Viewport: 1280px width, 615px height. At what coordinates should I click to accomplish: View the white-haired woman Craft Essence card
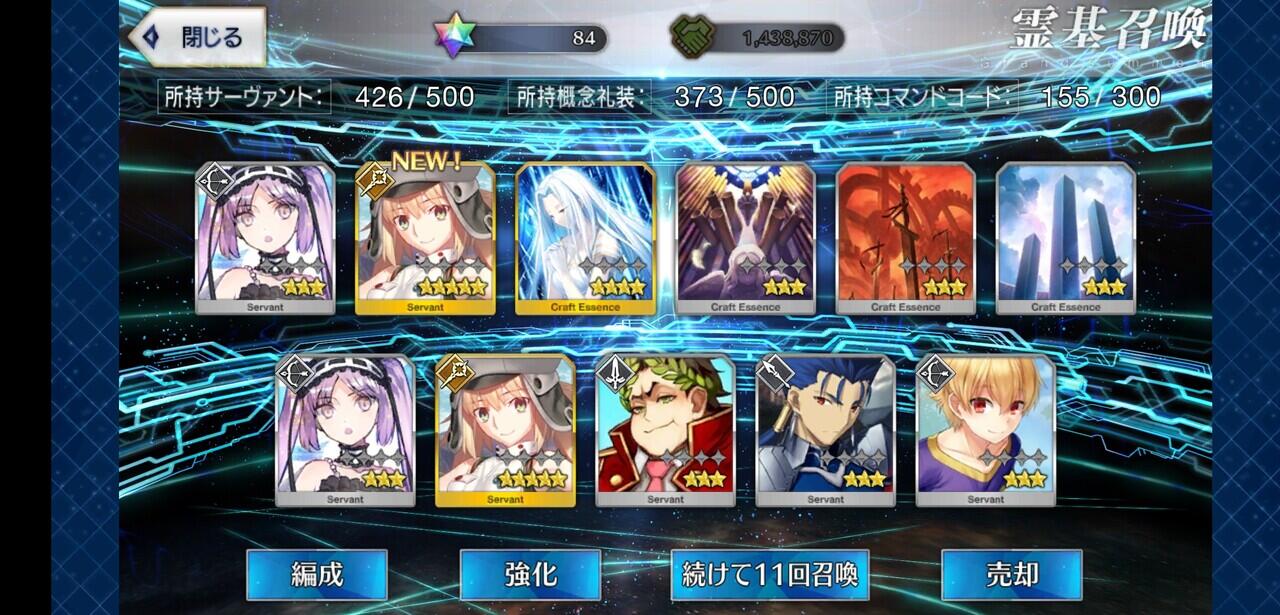tap(585, 238)
